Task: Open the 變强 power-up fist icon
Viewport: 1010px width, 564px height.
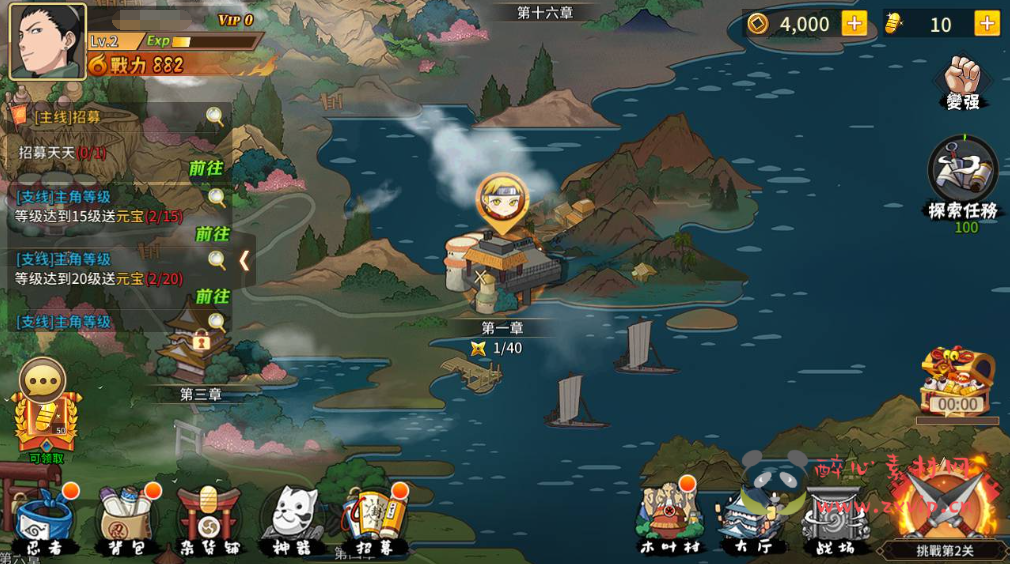Action: click(963, 80)
